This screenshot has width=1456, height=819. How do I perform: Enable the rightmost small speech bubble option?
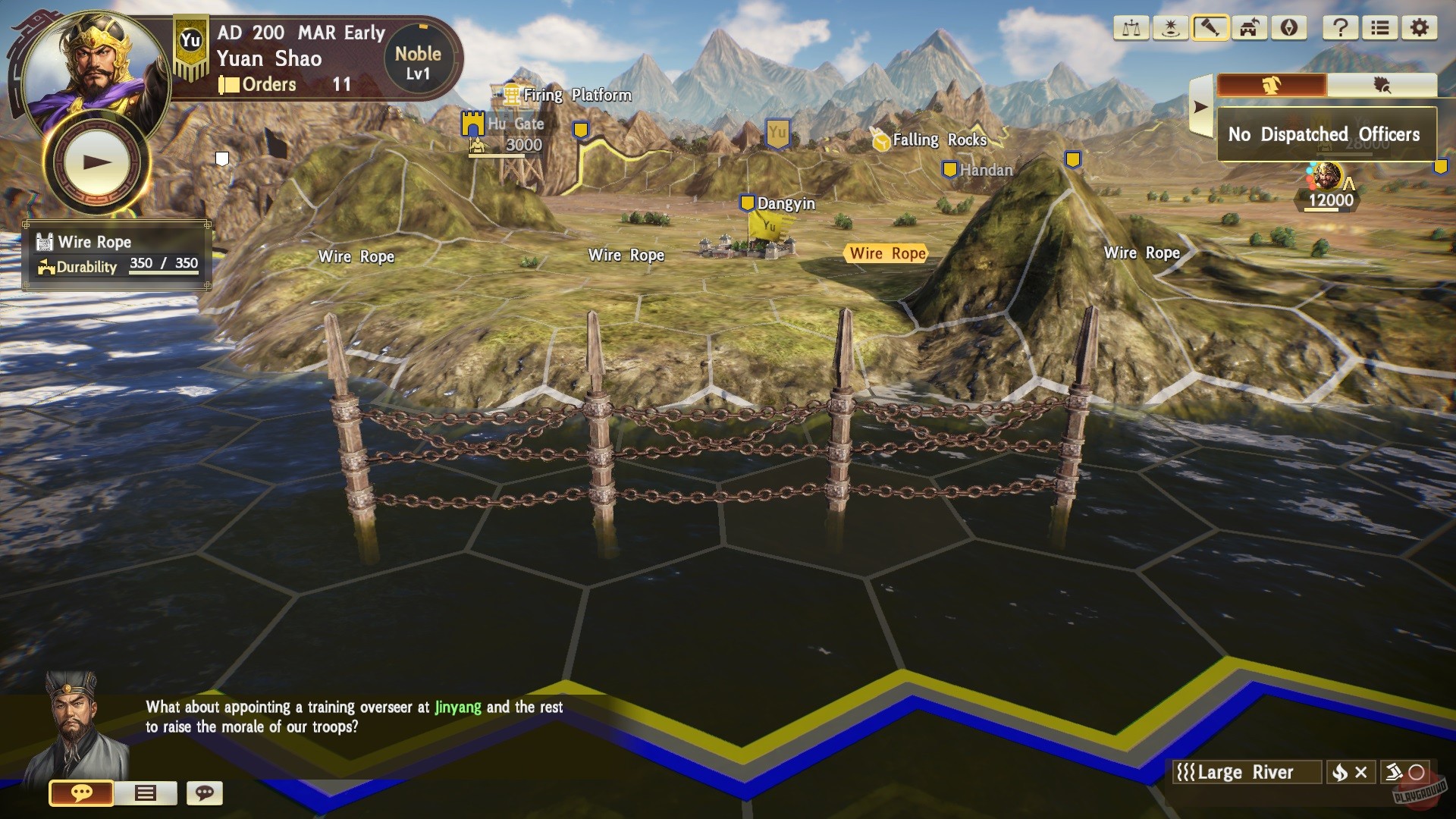203,793
